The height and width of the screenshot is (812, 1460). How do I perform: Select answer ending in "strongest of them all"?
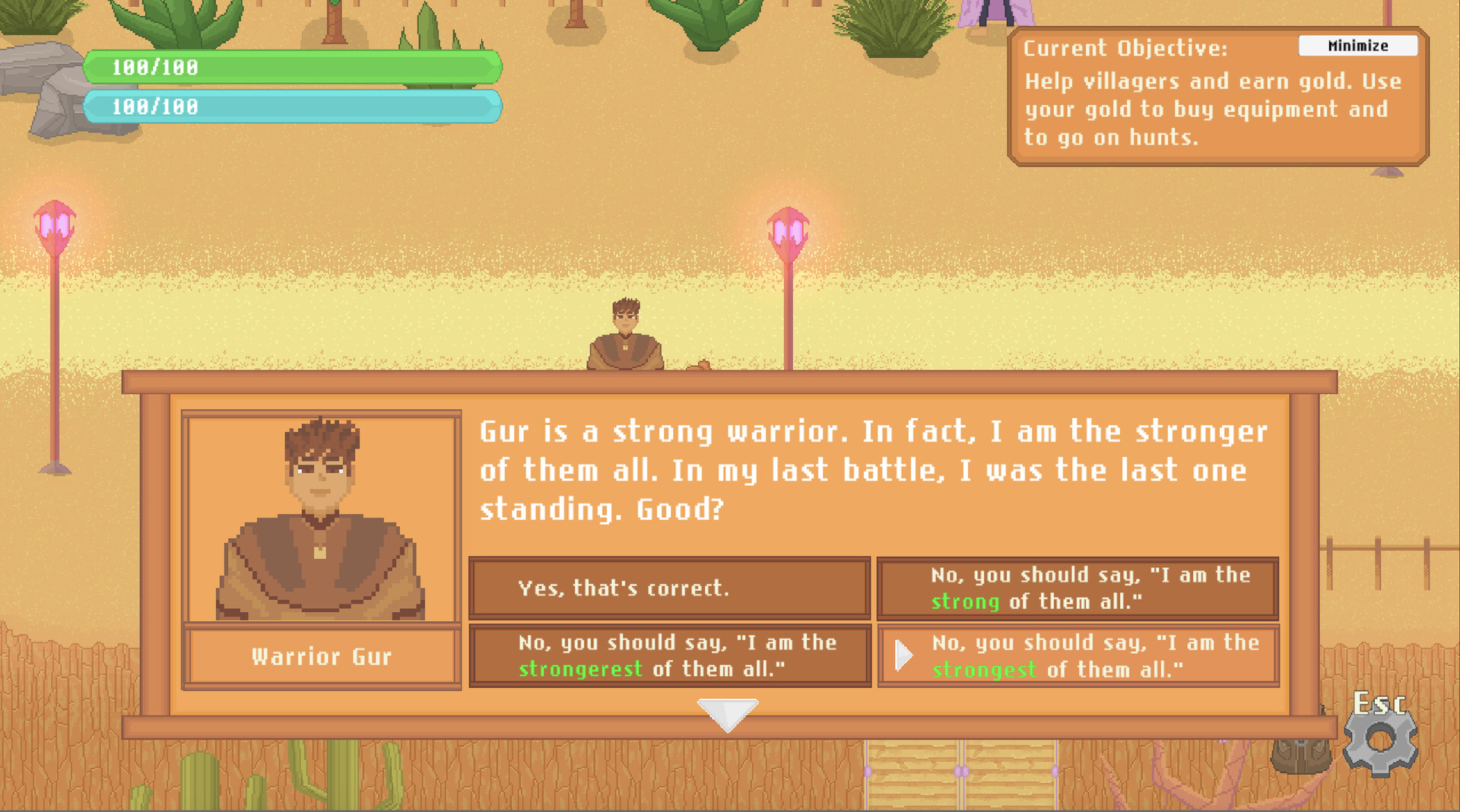coord(1080,655)
